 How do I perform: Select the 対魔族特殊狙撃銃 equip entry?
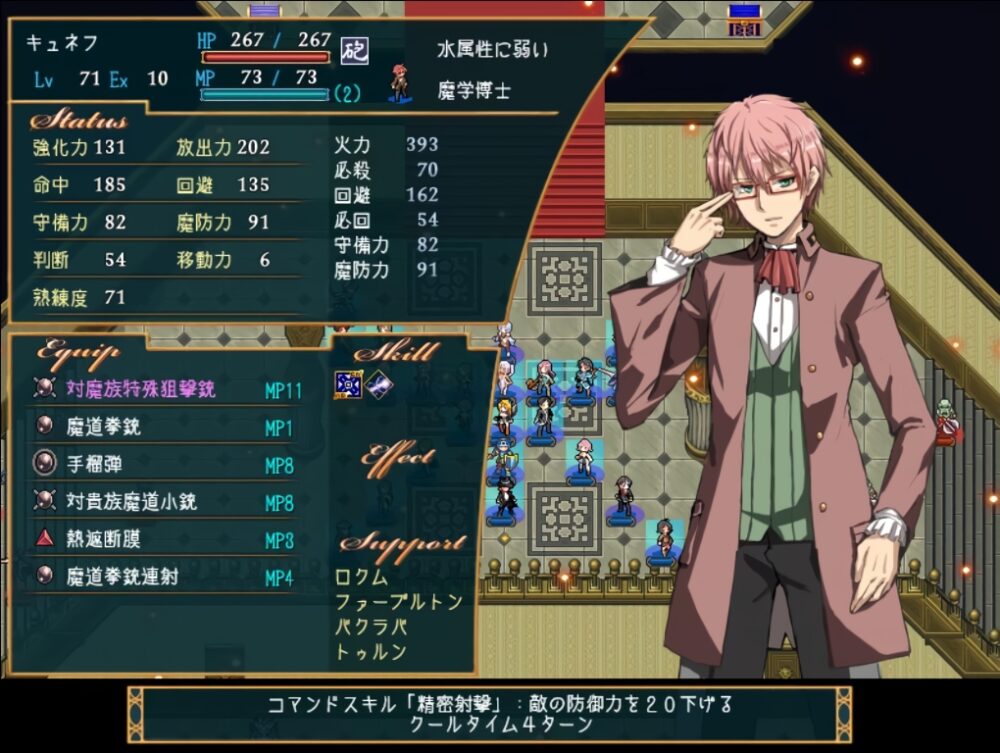tap(140, 389)
